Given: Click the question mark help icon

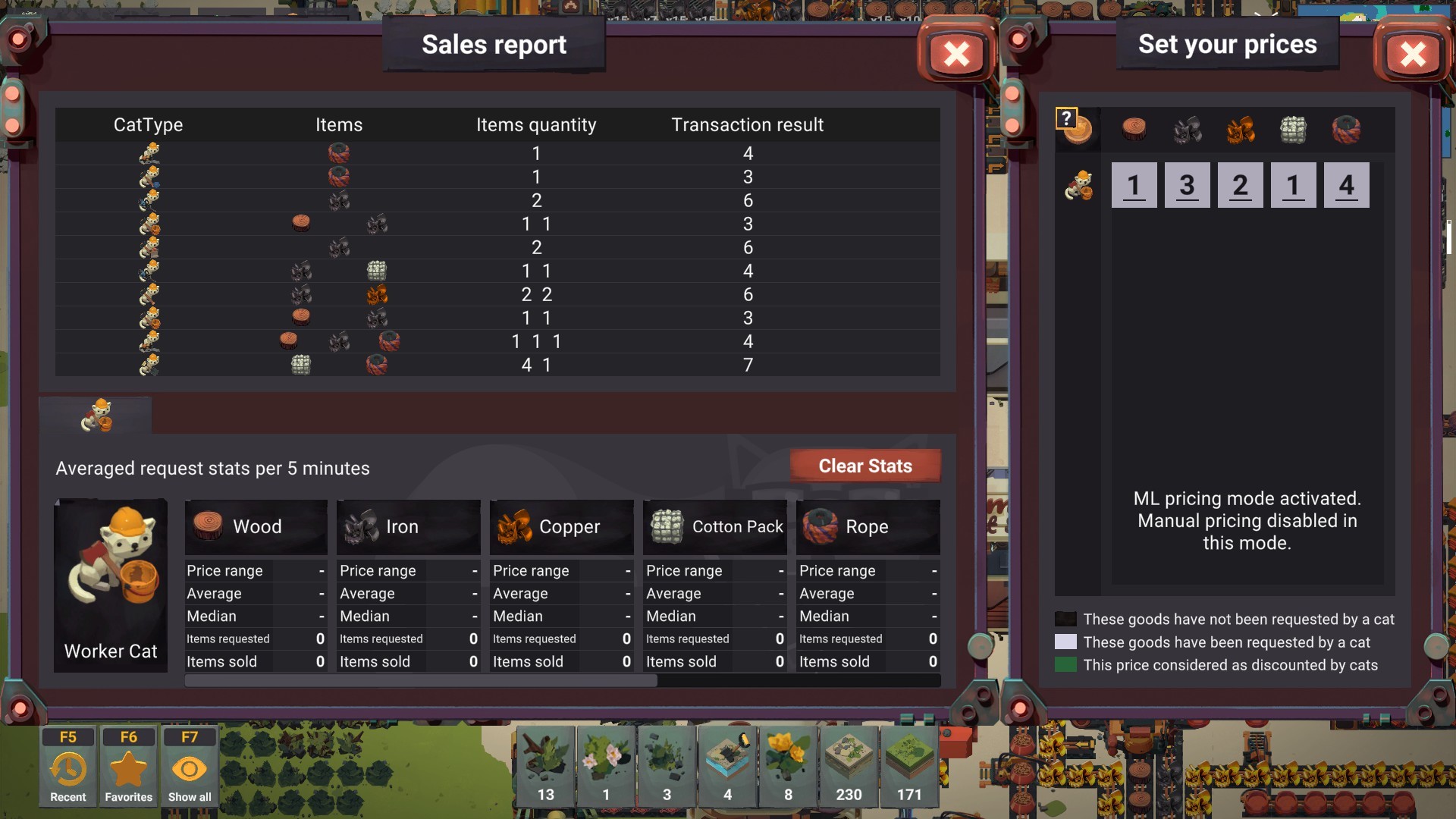Looking at the screenshot, I should 1066,118.
